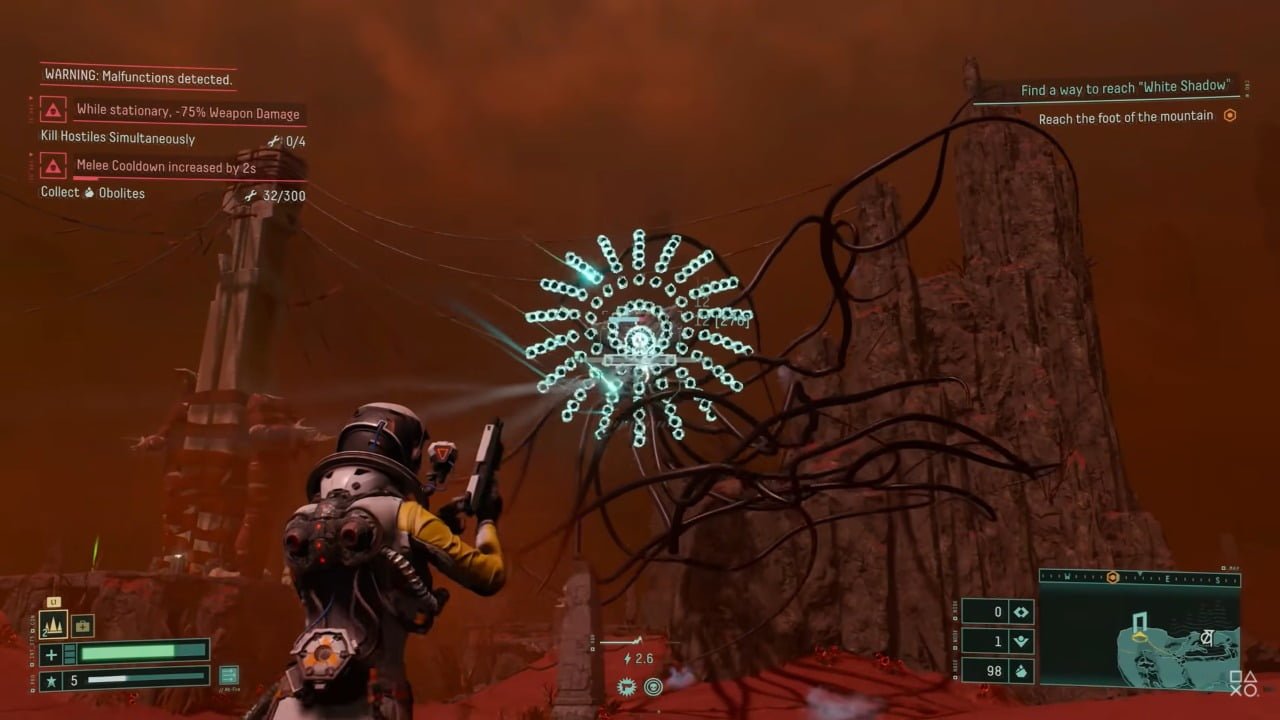Viewport: 1280px width, 720px height.
Task: Open the "White Shadow" objective tracker
Action: tap(1124, 89)
